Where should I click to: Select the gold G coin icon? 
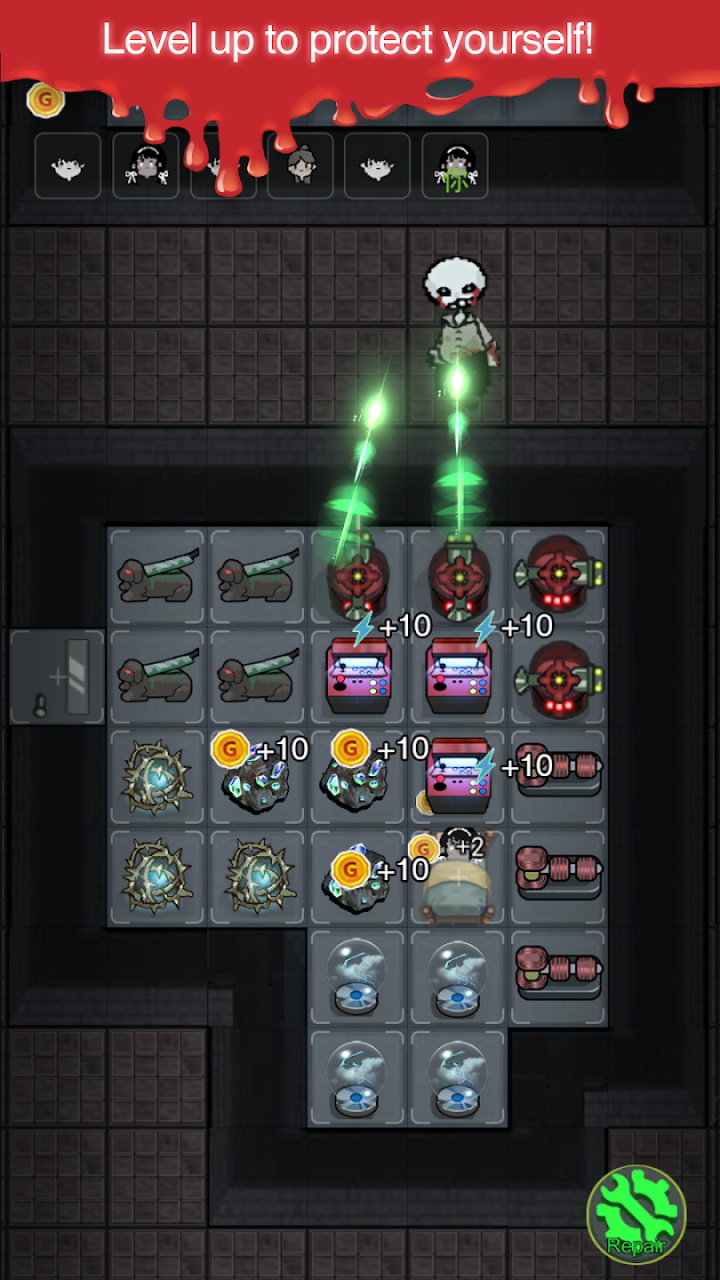tap(45, 99)
